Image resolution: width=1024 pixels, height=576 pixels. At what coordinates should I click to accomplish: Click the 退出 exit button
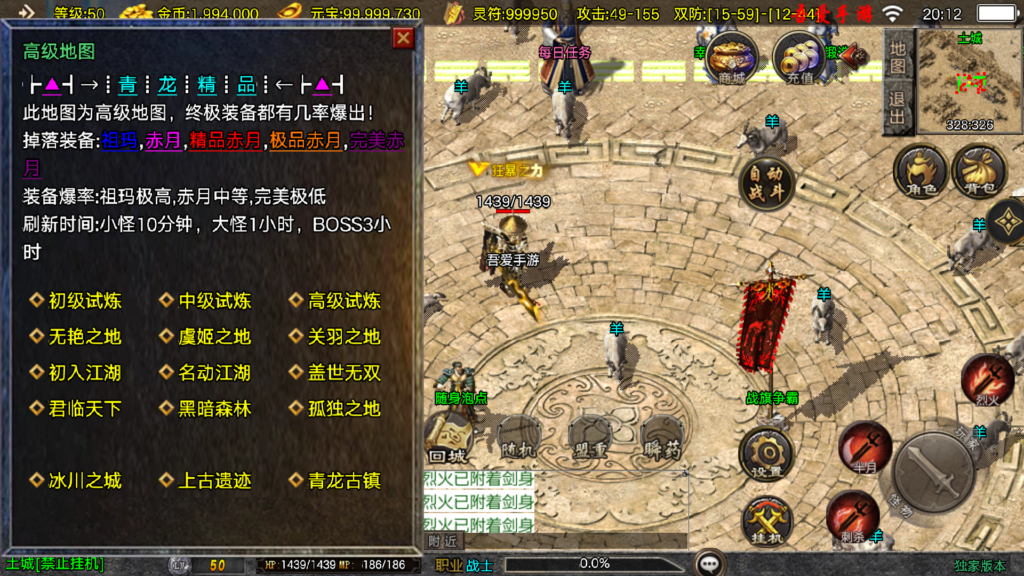pos(897,107)
